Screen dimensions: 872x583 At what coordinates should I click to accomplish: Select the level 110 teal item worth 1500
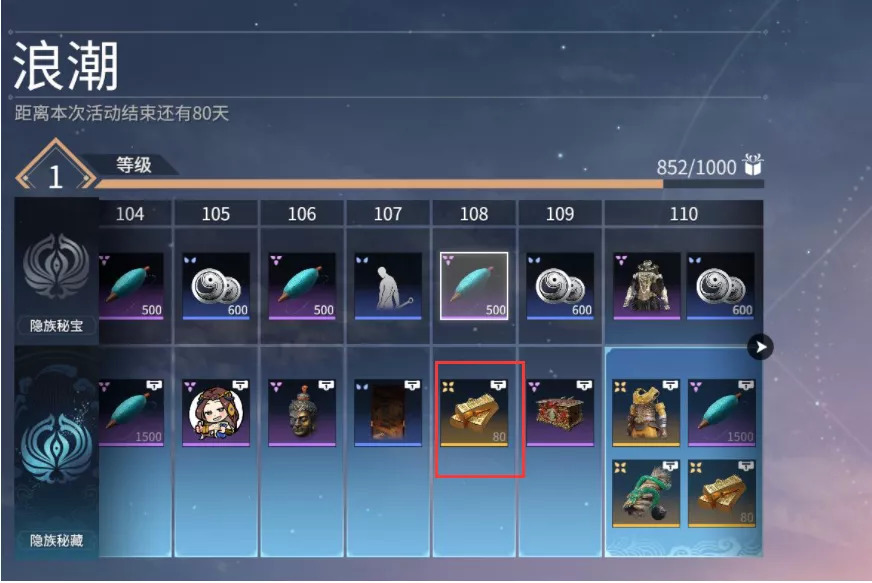point(721,412)
